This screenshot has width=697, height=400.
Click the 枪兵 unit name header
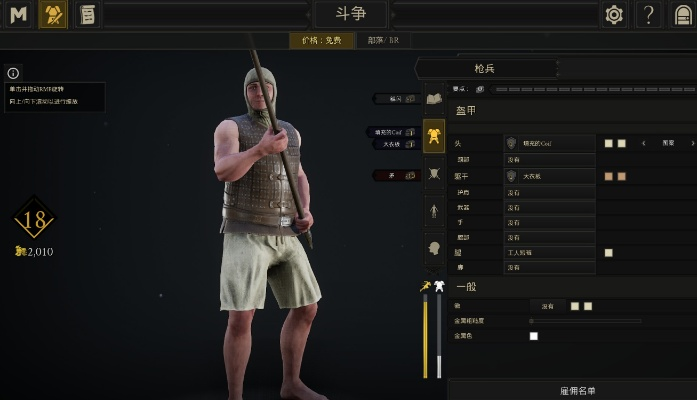(484, 68)
